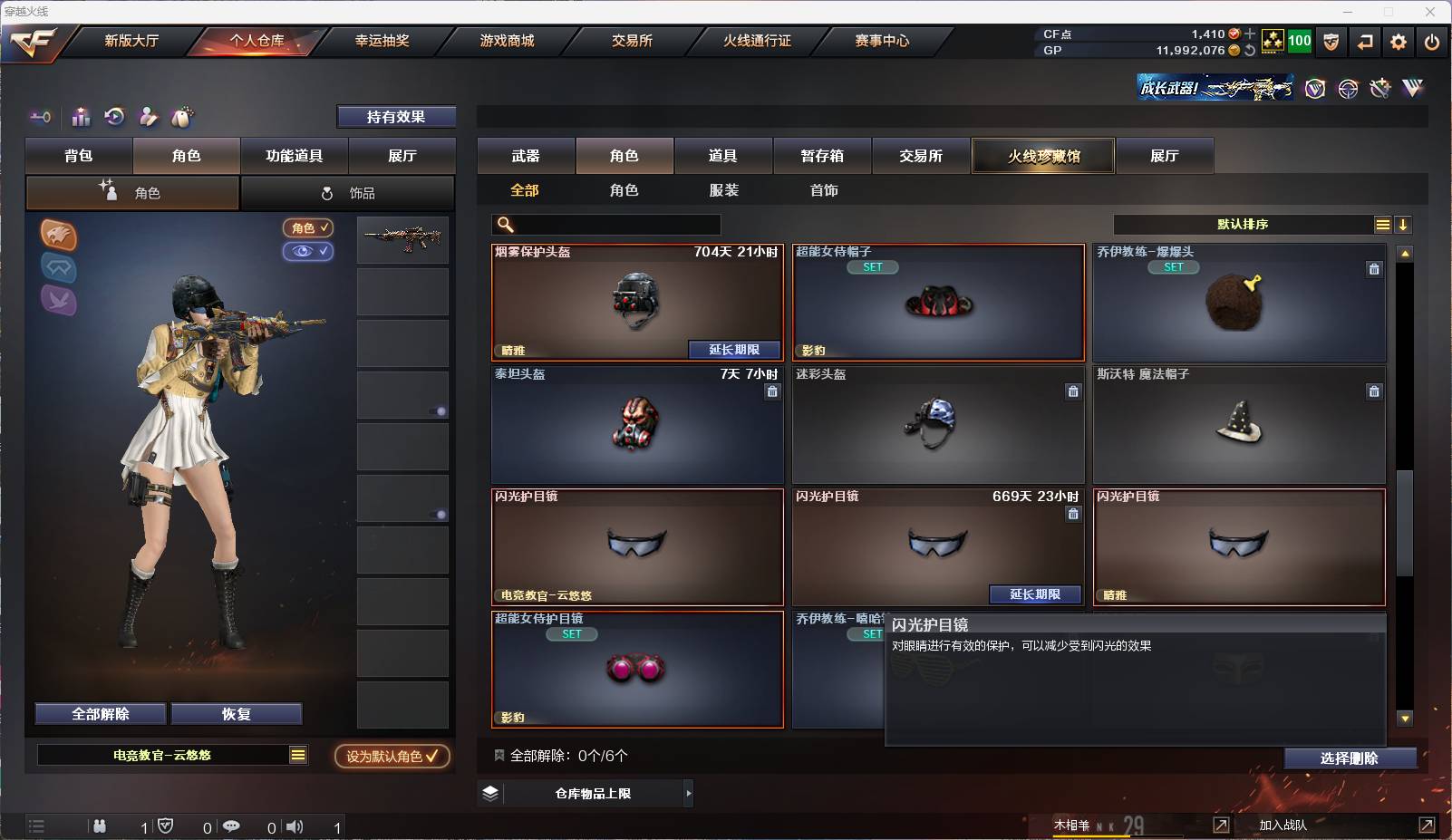Delete 秦坦头盔 using its trash icon

click(x=773, y=391)
